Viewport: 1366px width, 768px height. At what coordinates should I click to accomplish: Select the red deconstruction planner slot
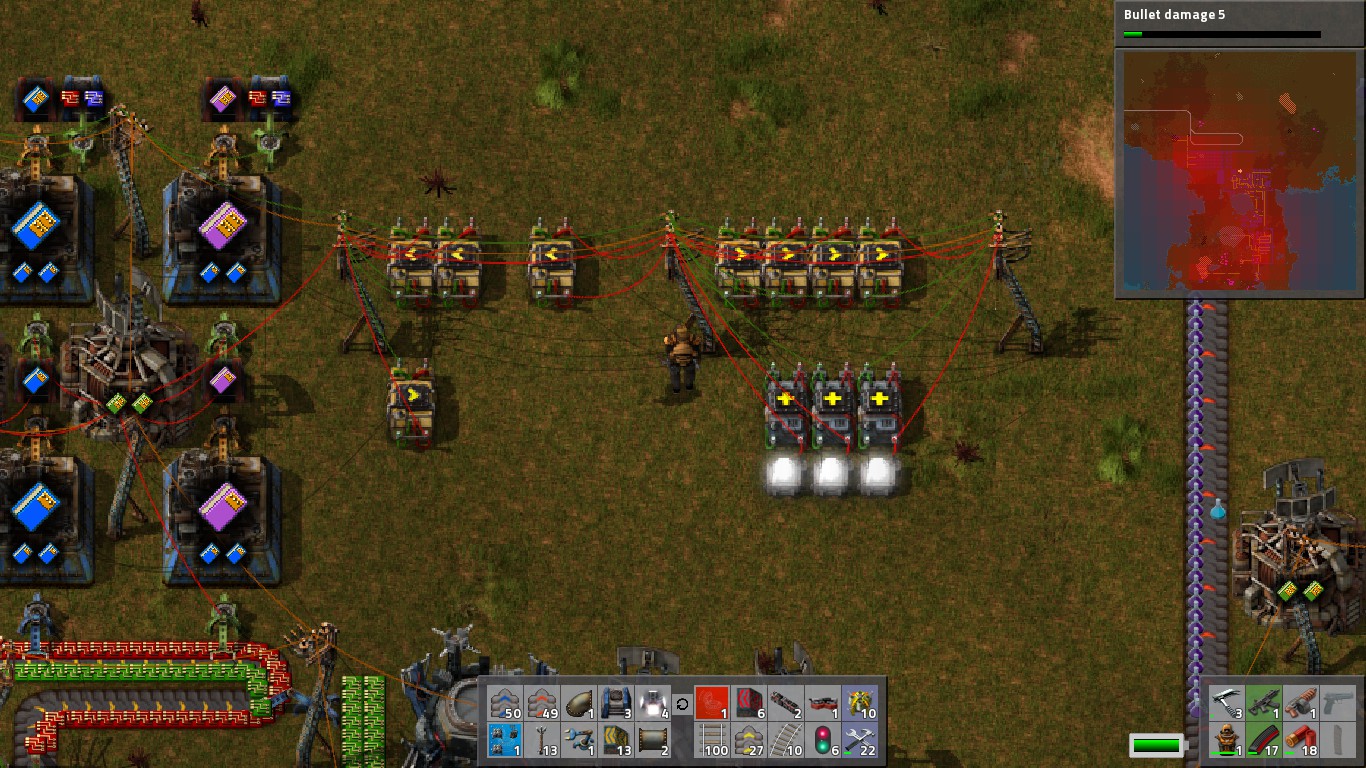(711, 703)
